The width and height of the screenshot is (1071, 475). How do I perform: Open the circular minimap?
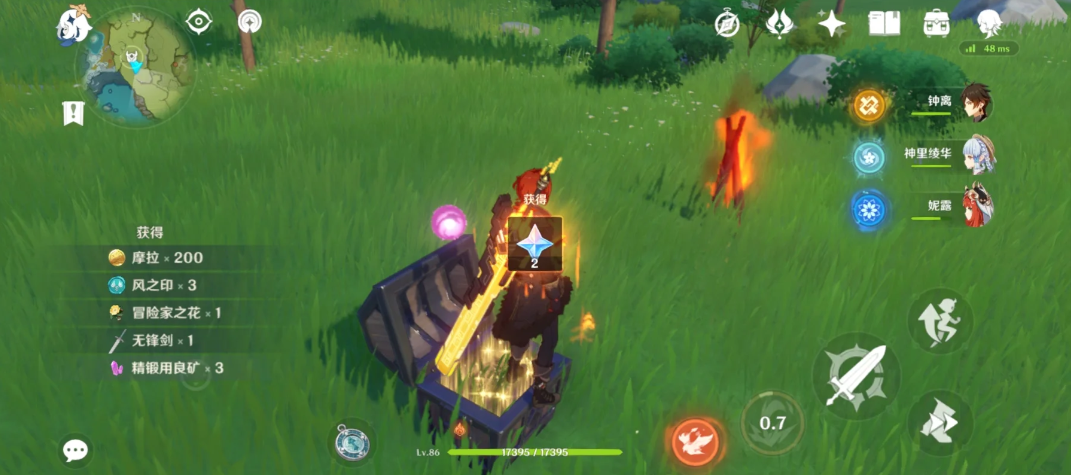134,68
